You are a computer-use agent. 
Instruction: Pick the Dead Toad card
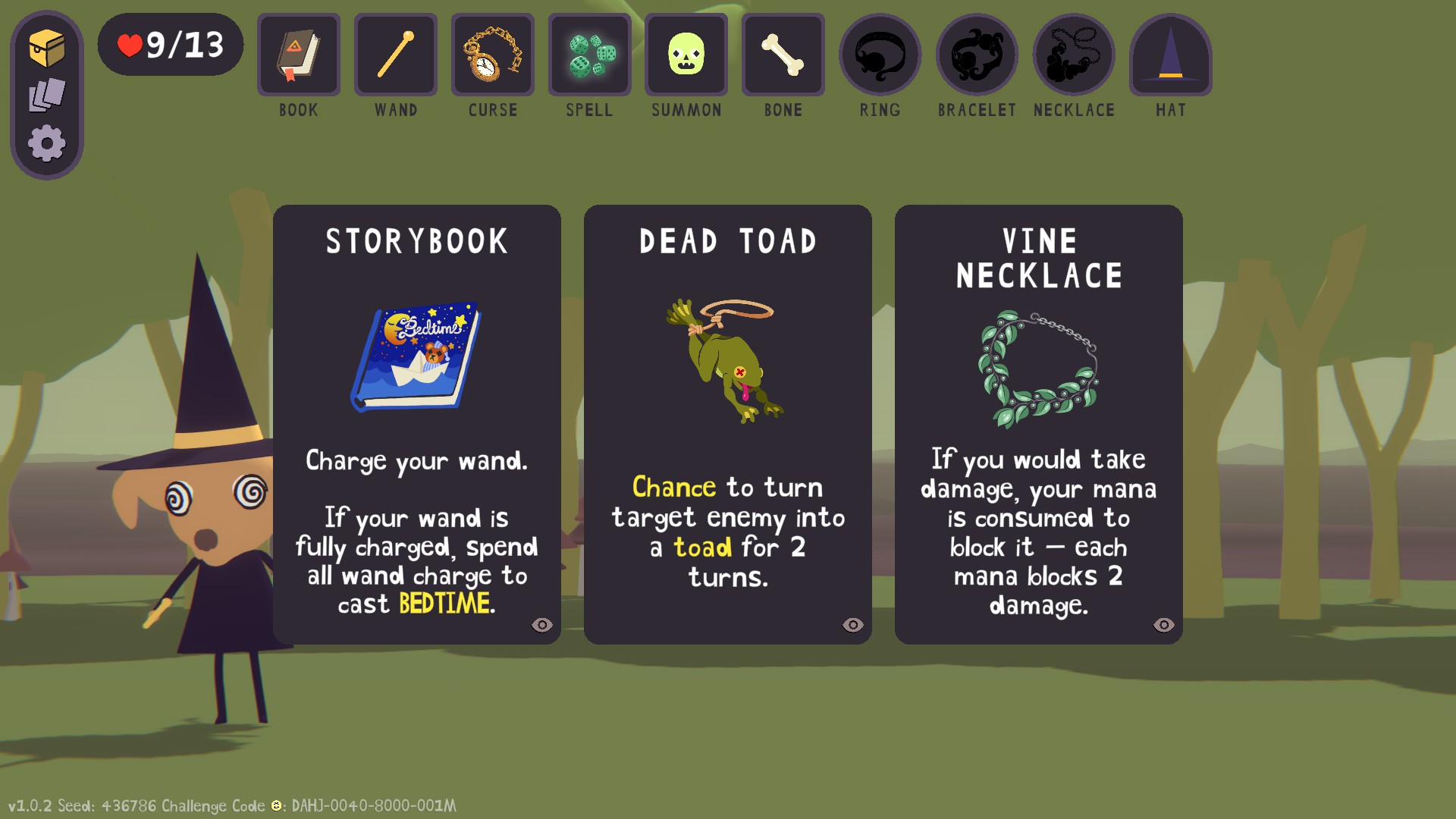(727, 424)
